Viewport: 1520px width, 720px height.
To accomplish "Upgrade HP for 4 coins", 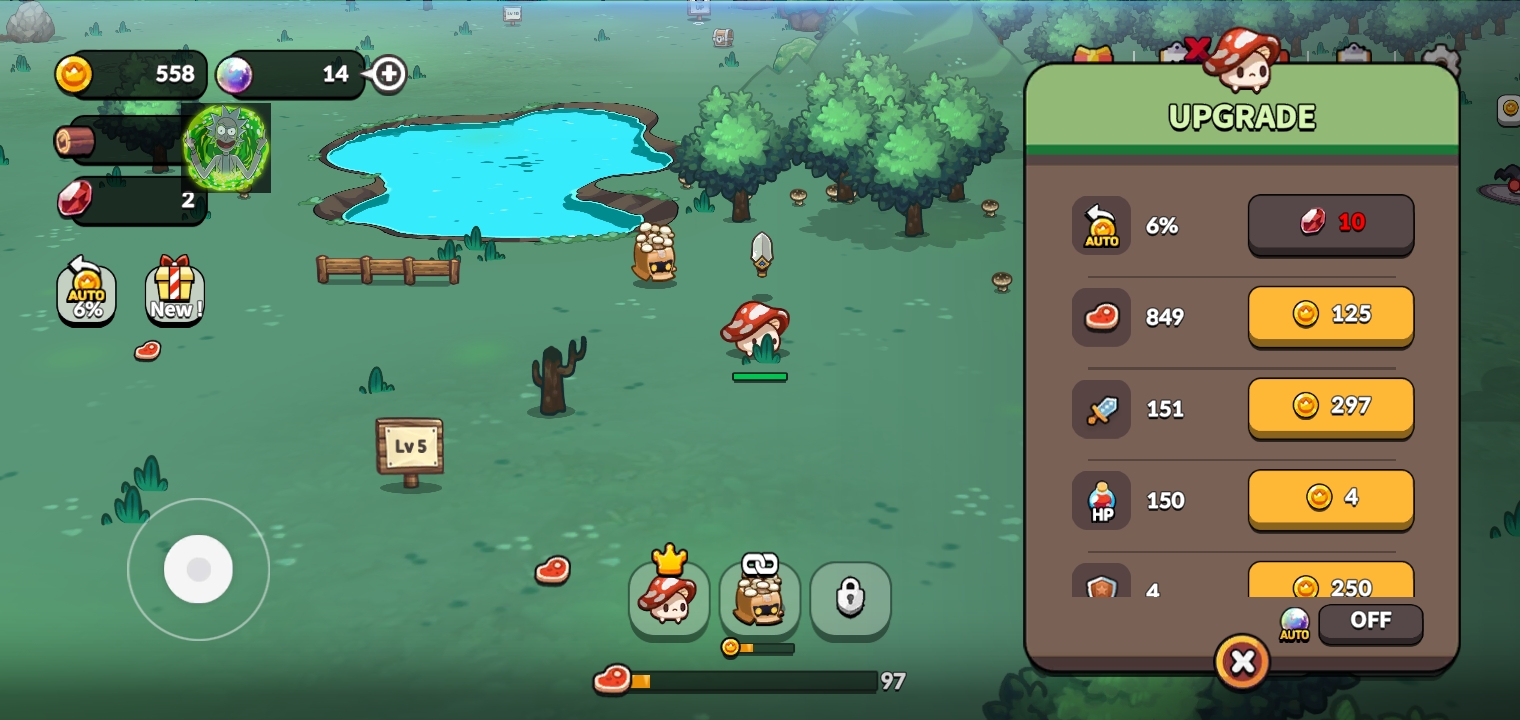I will point(1330,498).
